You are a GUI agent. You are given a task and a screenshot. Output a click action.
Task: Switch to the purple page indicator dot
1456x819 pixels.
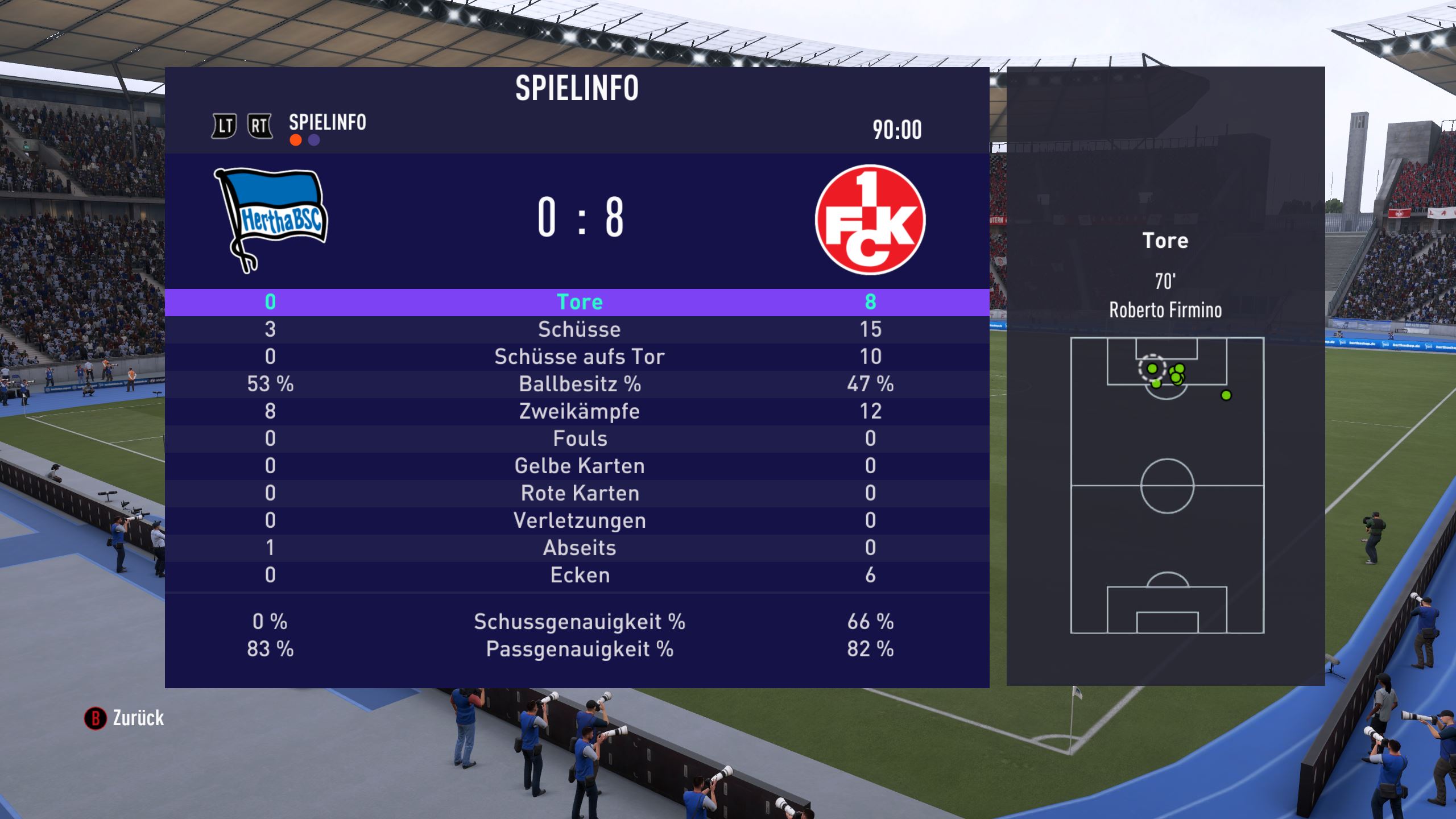click(314, 140)
